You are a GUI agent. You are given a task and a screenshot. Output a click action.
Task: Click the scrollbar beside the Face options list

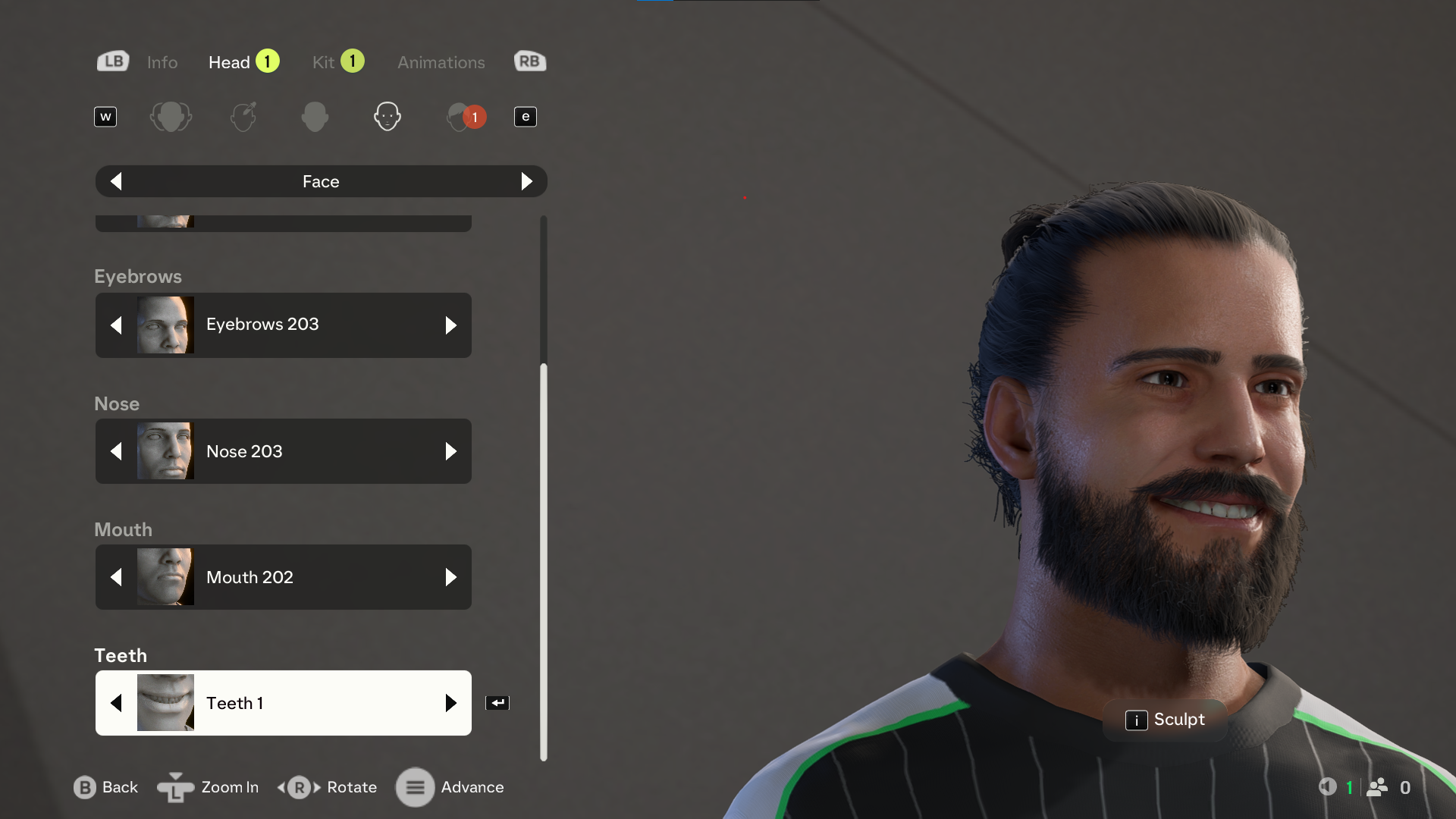[x=544, y=531]
